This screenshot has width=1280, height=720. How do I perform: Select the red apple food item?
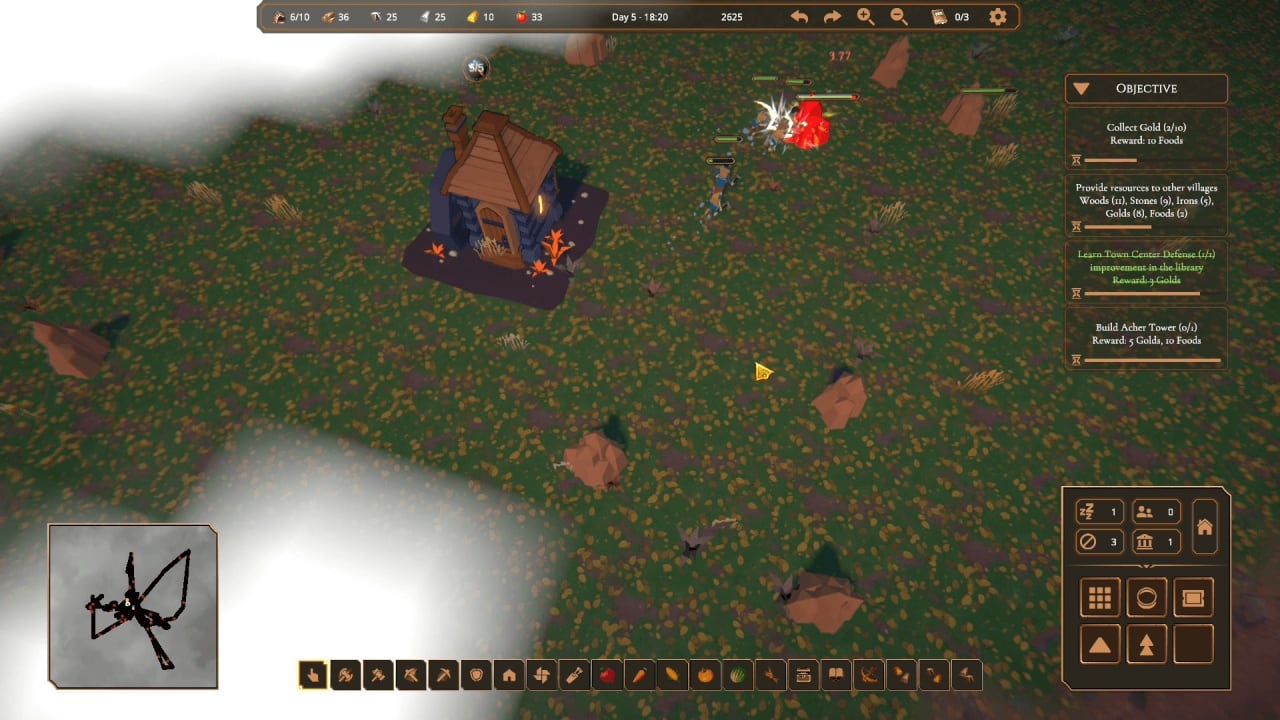(x=607, y=676)
